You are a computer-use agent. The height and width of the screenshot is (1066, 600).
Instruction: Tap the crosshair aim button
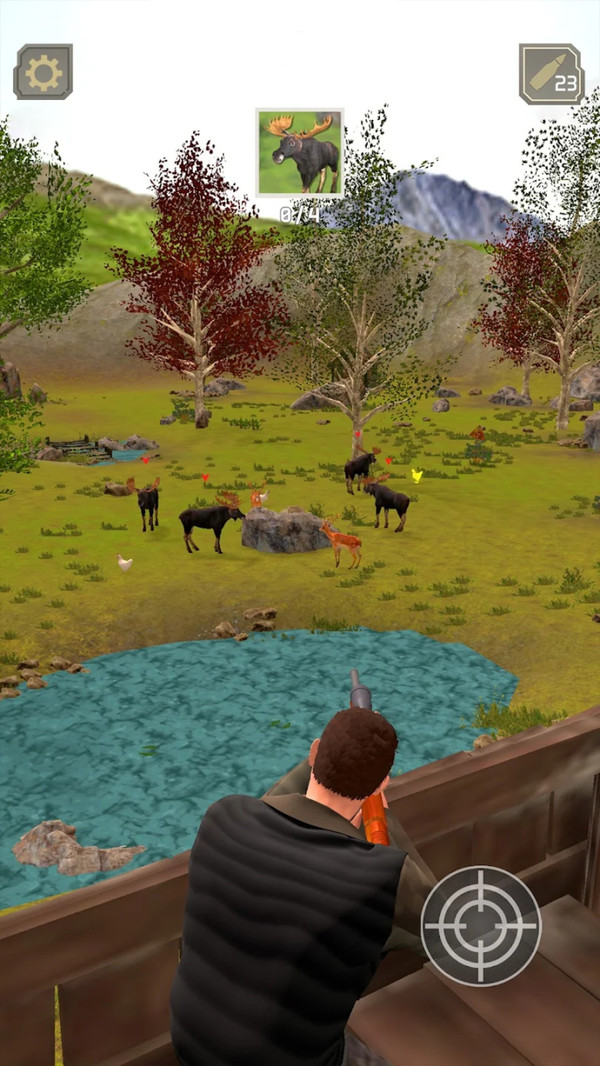480,925
